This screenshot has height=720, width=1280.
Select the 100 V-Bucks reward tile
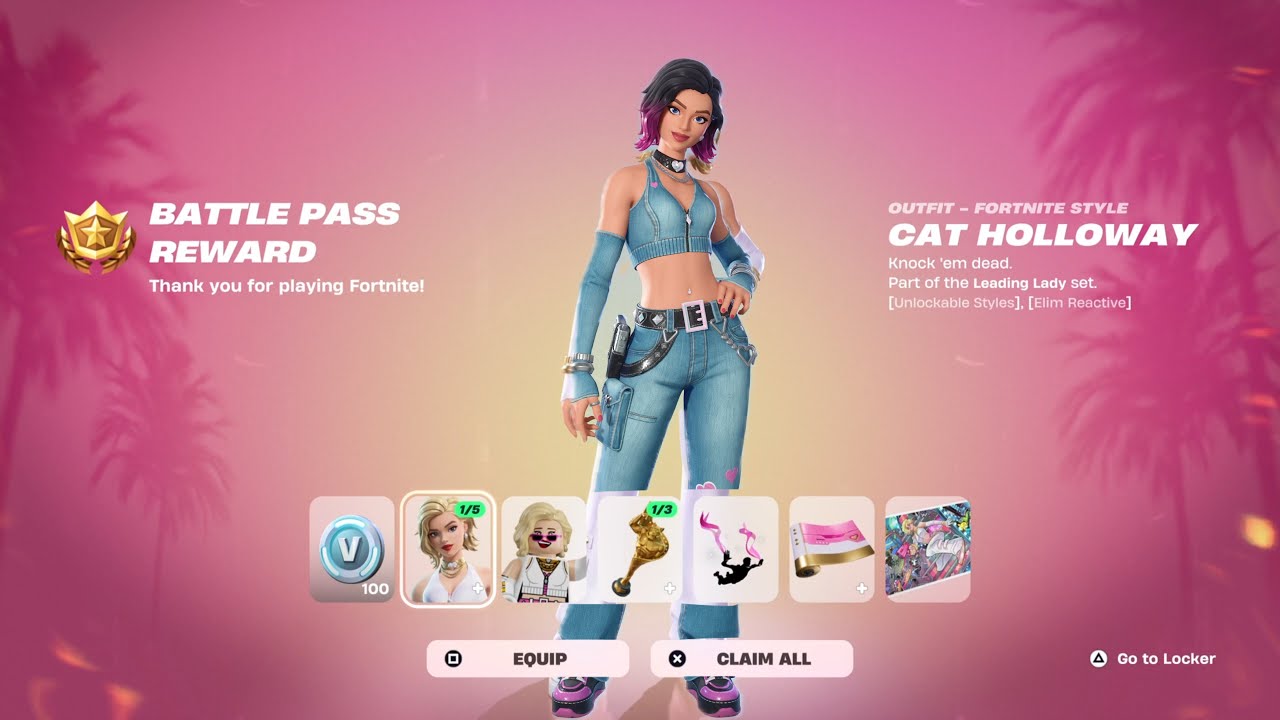(x=352, y=549)
